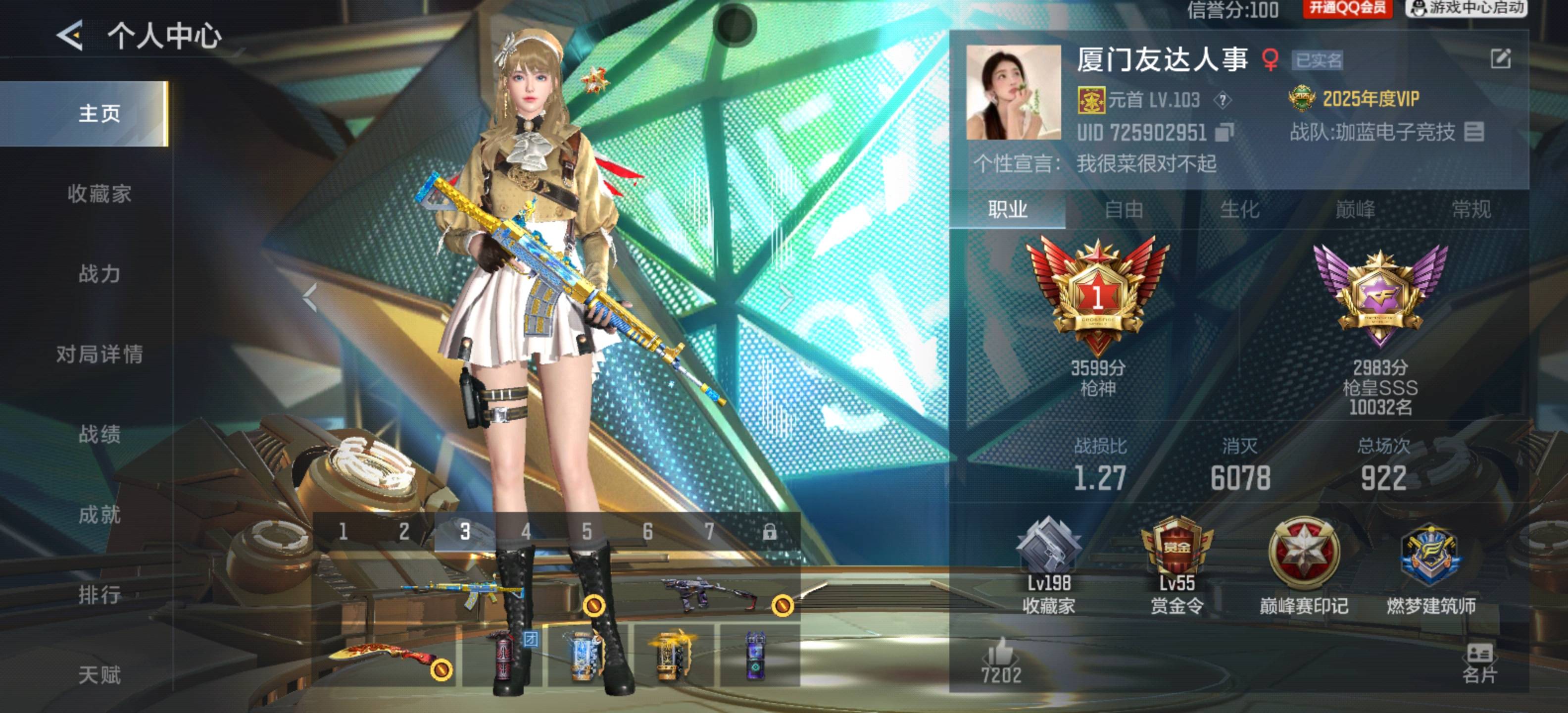Viewport: 1568px width, 713px height.
Task: Switch to the 生化 stats tab
Action: [1242, 210]
